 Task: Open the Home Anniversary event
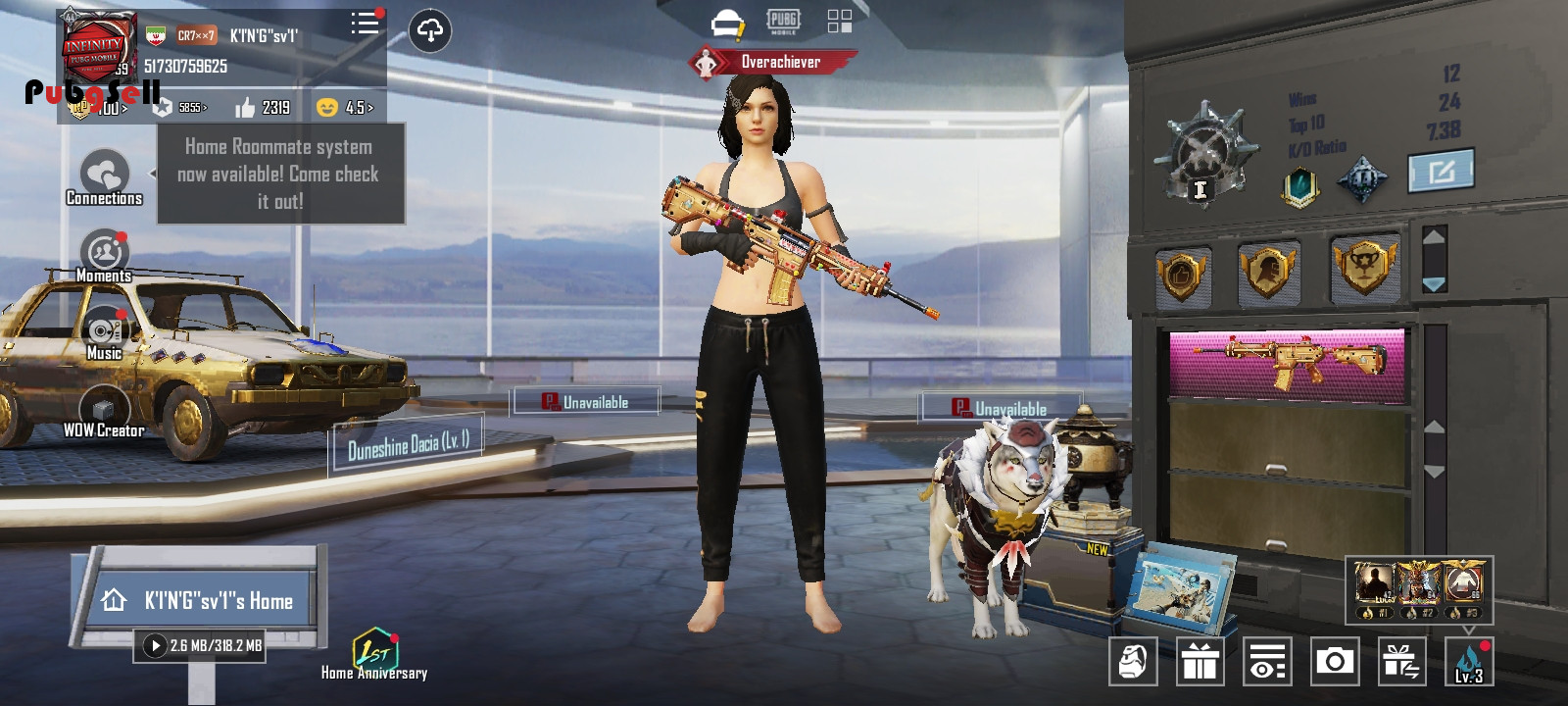pyautogui.click(x=374, y=653)
